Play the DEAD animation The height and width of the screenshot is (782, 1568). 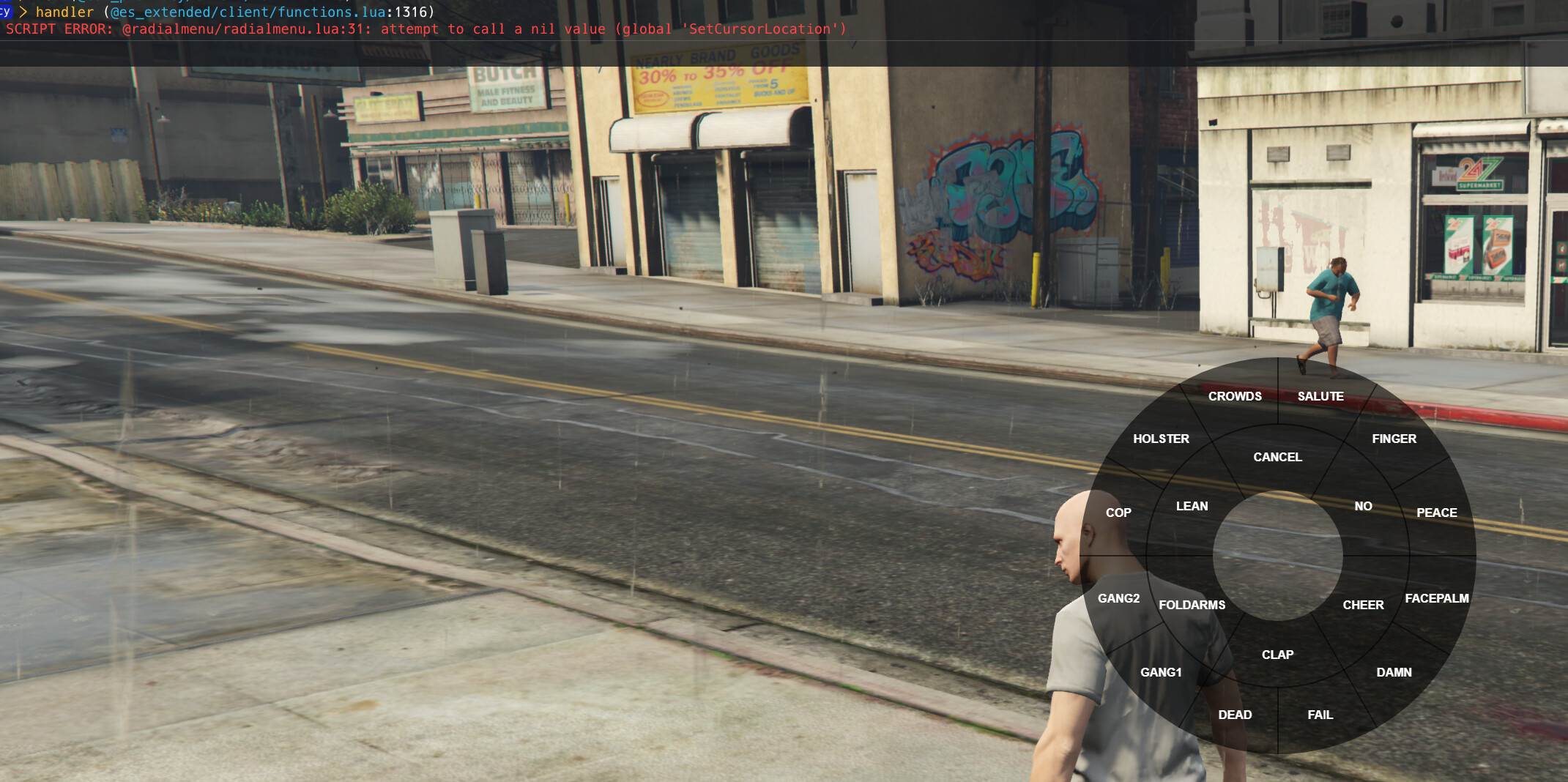1236,715
